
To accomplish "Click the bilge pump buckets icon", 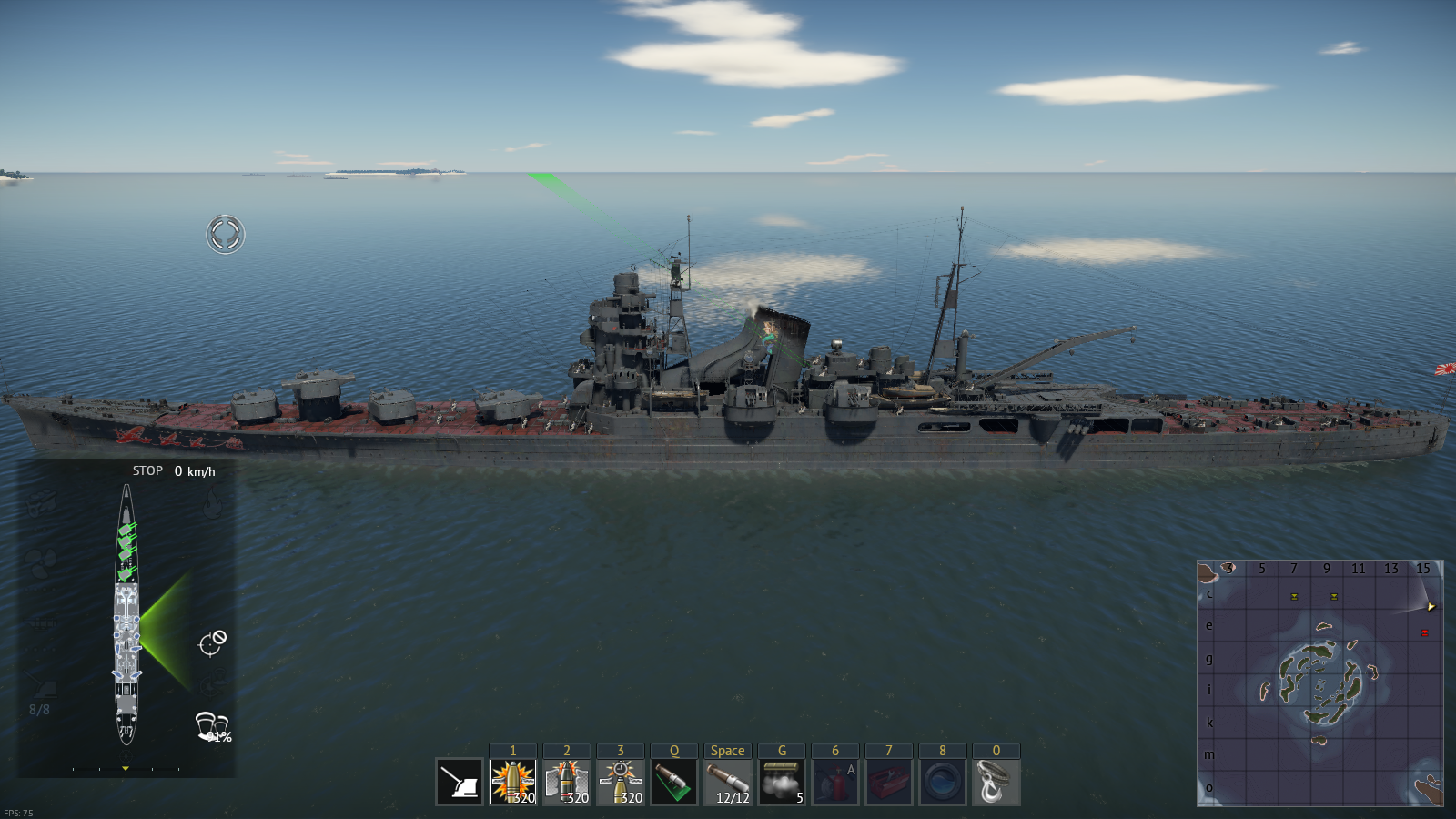I will [211, 726].
